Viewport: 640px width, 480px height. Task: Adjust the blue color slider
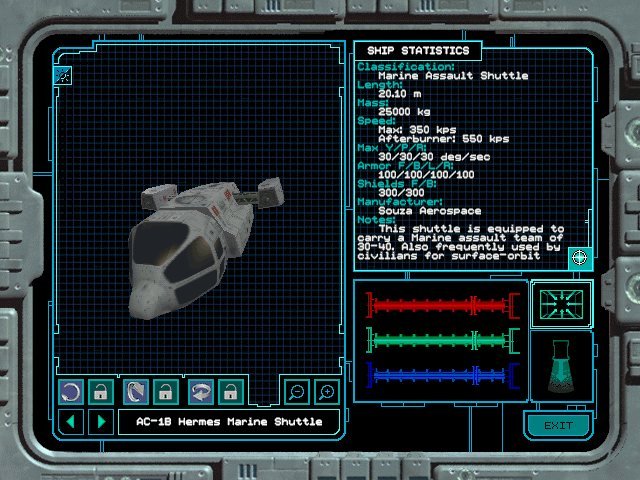[440, 375]
